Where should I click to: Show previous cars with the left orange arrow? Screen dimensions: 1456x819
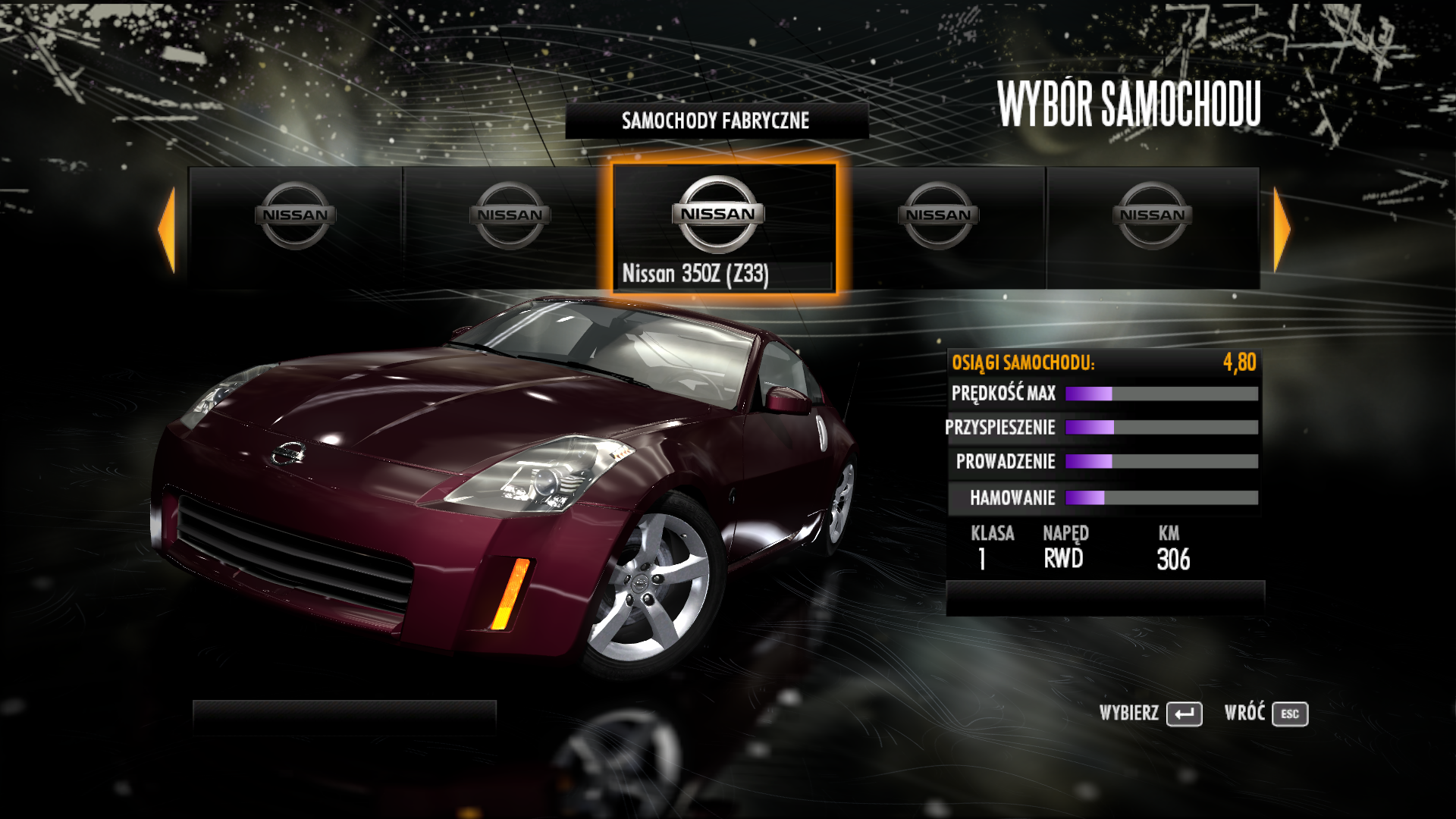[x=168, y=229]
